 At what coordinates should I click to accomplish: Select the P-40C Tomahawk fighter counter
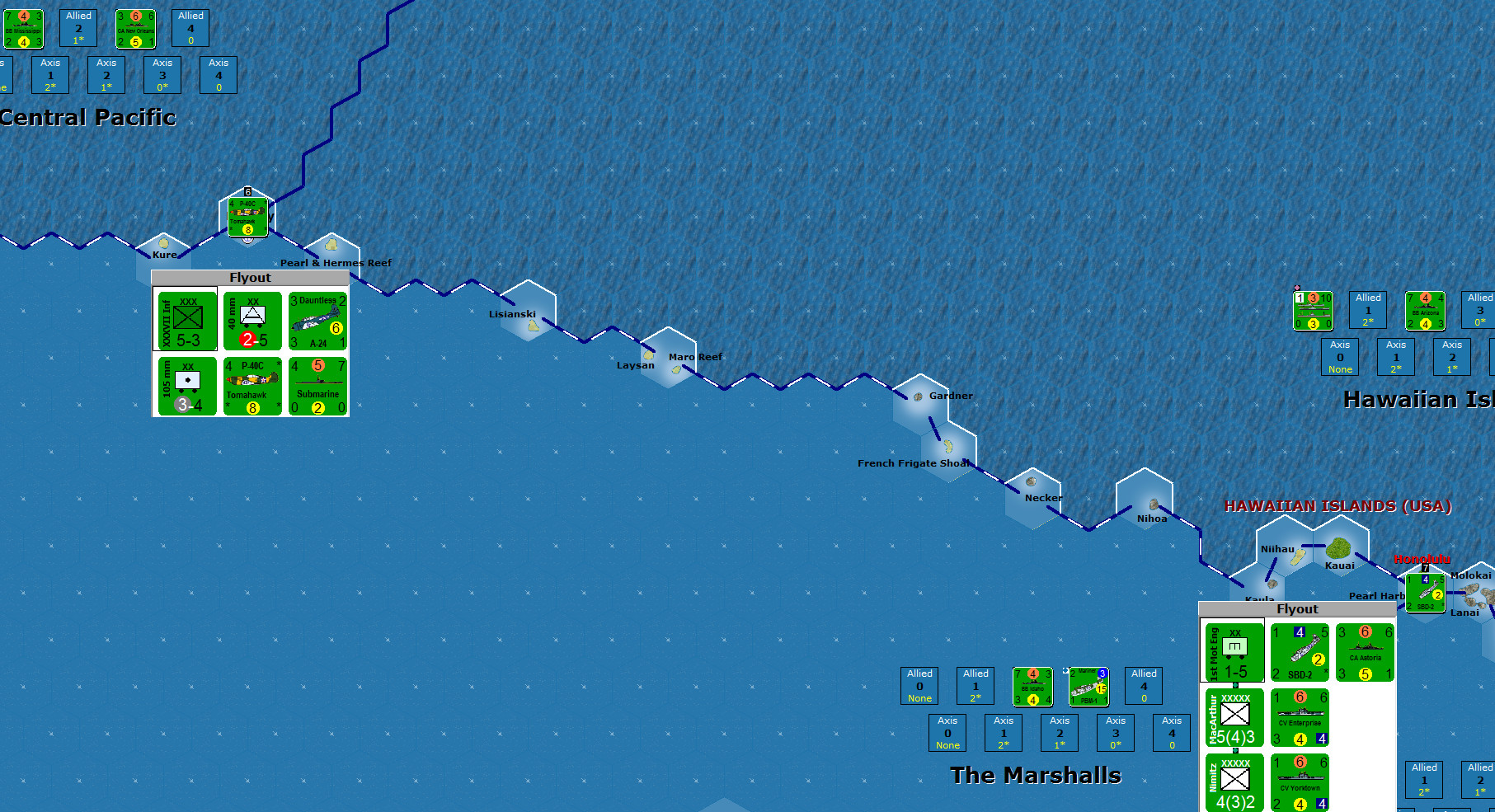tap(252, 386)
